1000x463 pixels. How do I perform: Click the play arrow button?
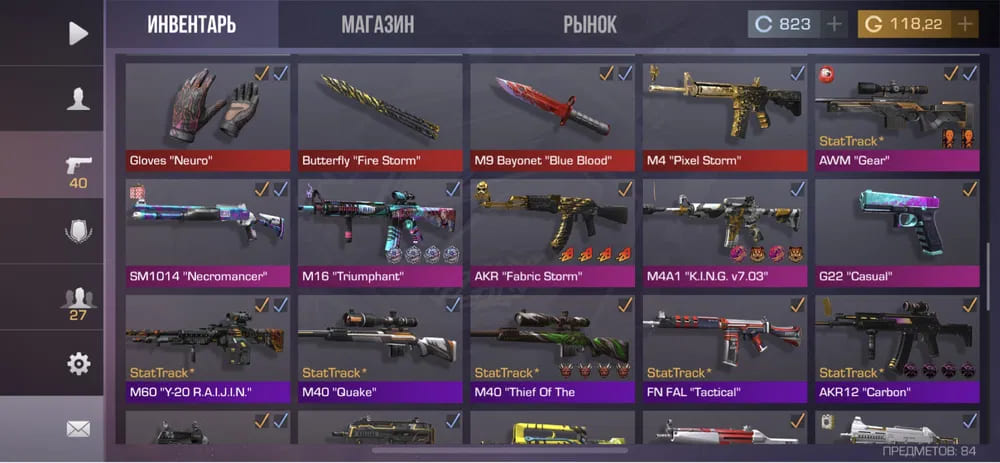tap(78, 33)
